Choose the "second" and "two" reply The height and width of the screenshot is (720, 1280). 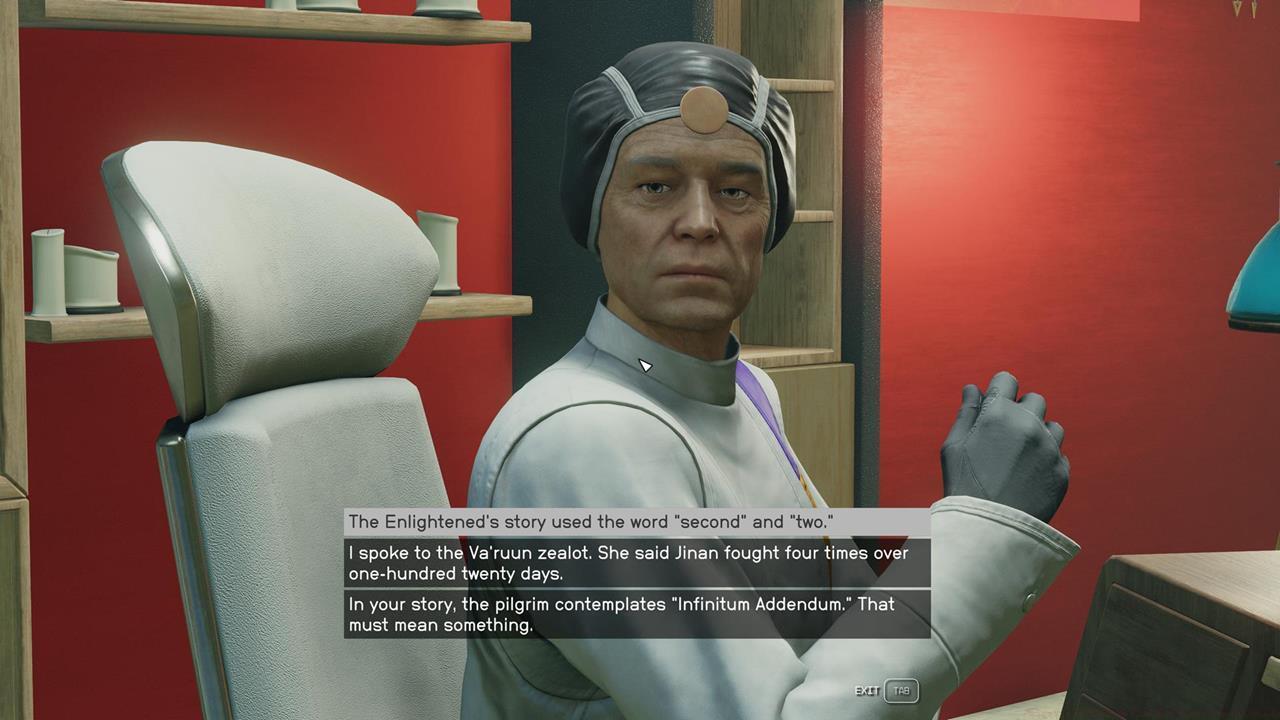[x=637, y=522]
